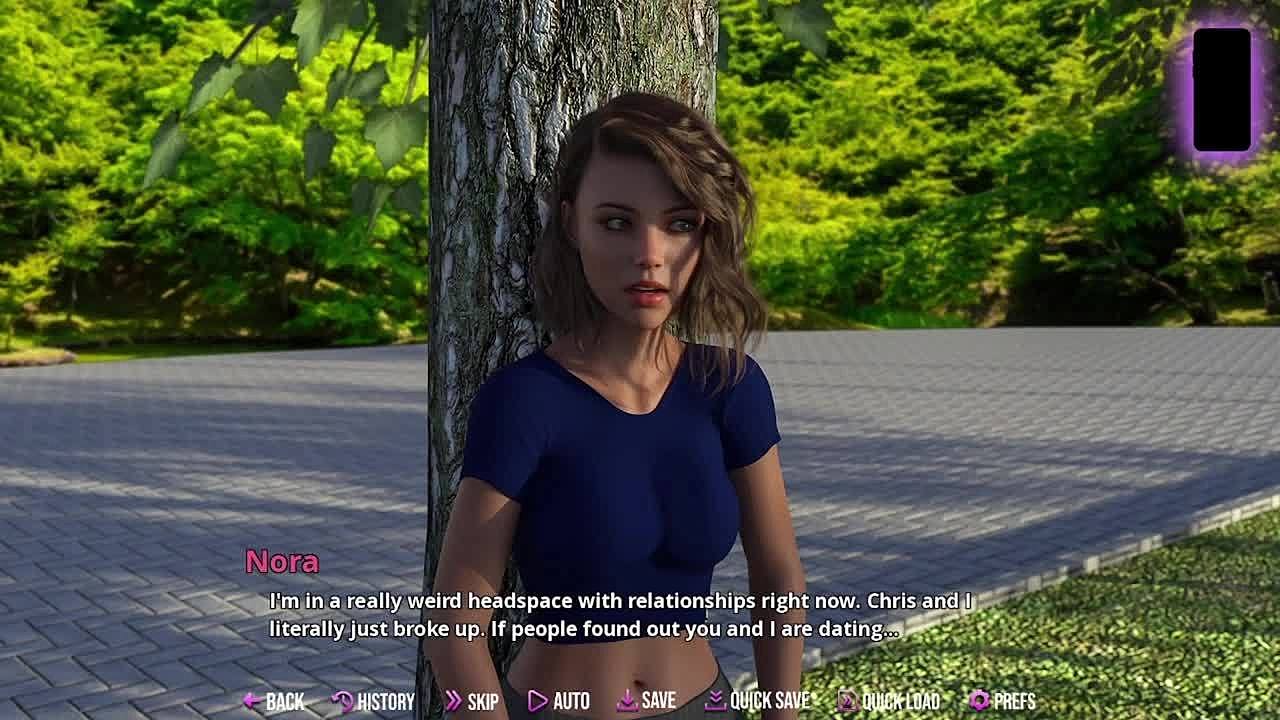Quick Save the current progress

757,701
